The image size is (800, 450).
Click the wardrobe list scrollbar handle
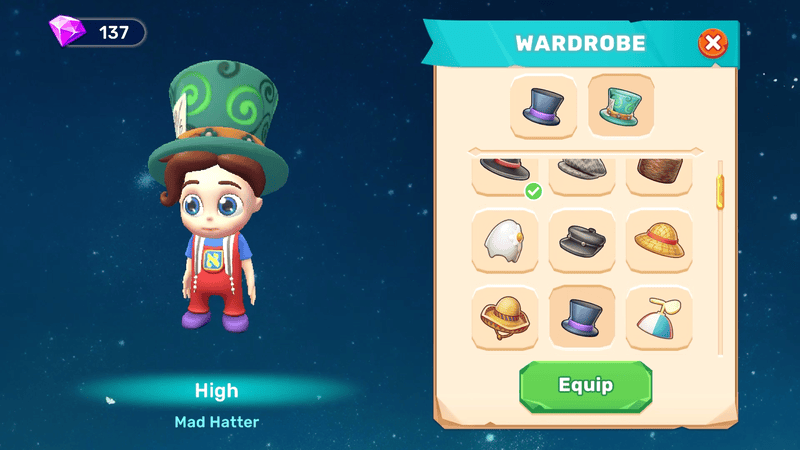point(718,191)
